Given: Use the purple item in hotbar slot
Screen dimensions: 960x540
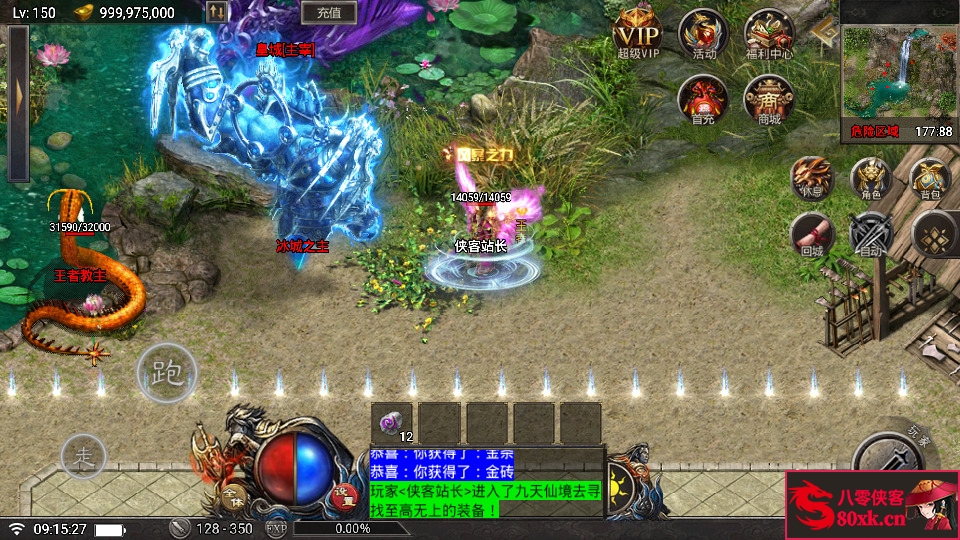Looking at the screenshot, I should click(x=392, y=421).
